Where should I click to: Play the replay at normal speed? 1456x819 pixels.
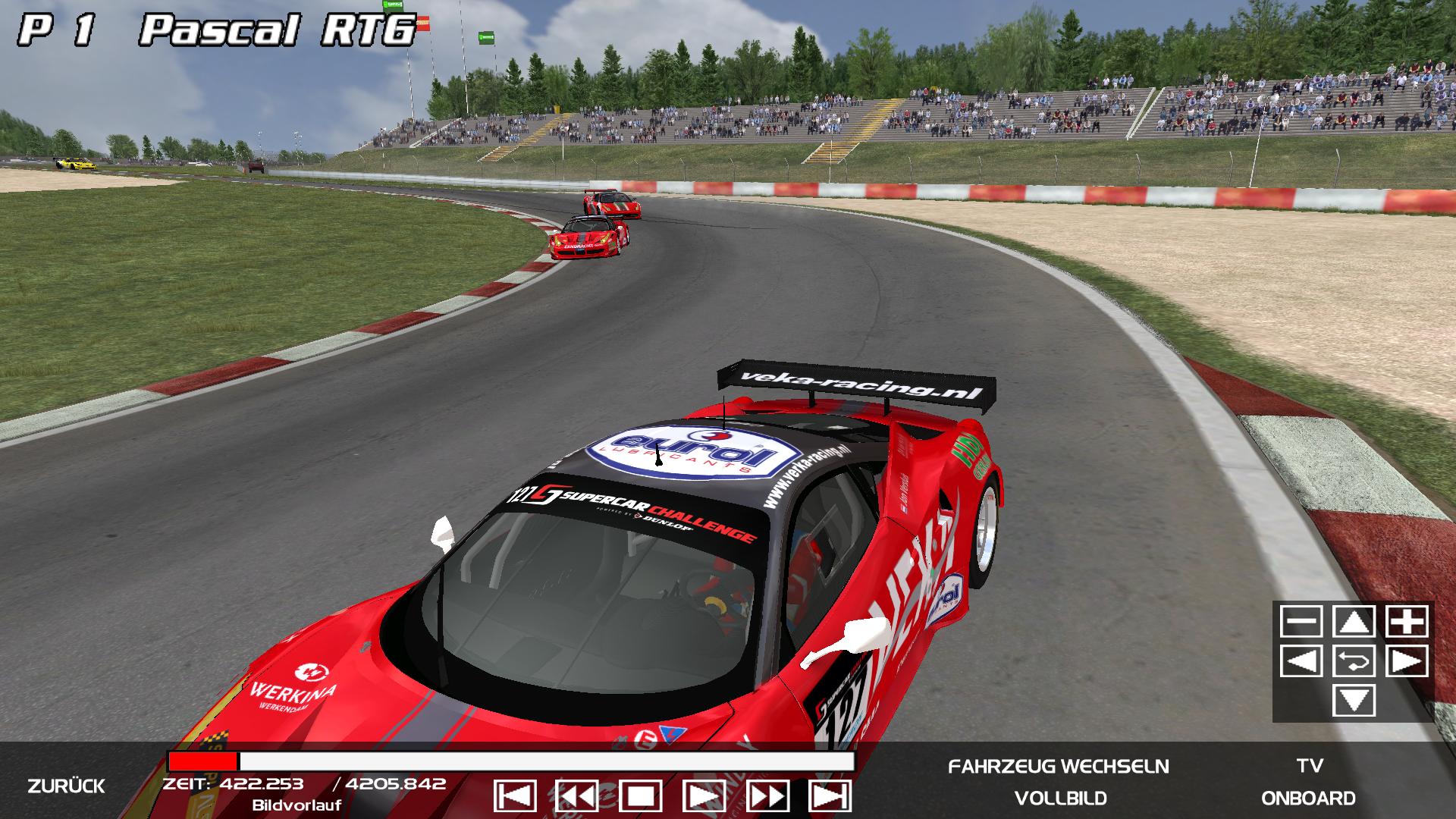click(x=704, y=797)
